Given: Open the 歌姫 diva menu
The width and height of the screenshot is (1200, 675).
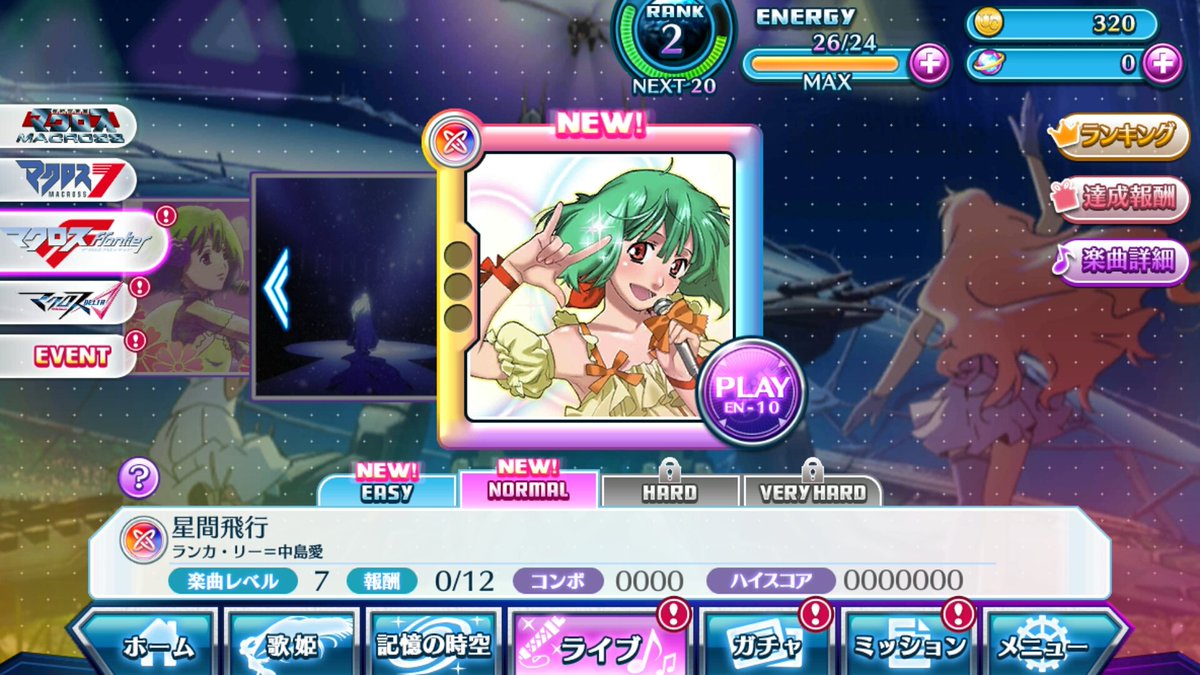Looking at the screenshot, I should tap(292, 644).
